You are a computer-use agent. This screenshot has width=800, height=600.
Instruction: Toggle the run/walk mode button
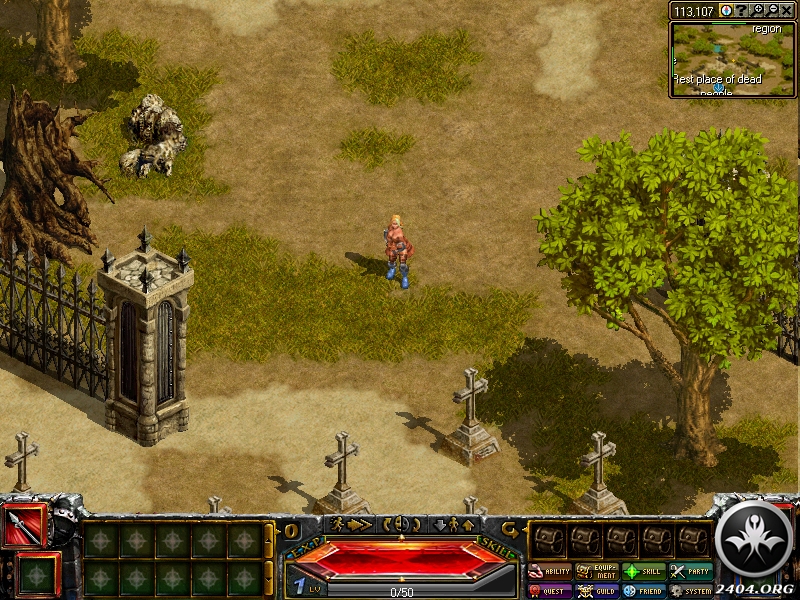pos(350,524)
